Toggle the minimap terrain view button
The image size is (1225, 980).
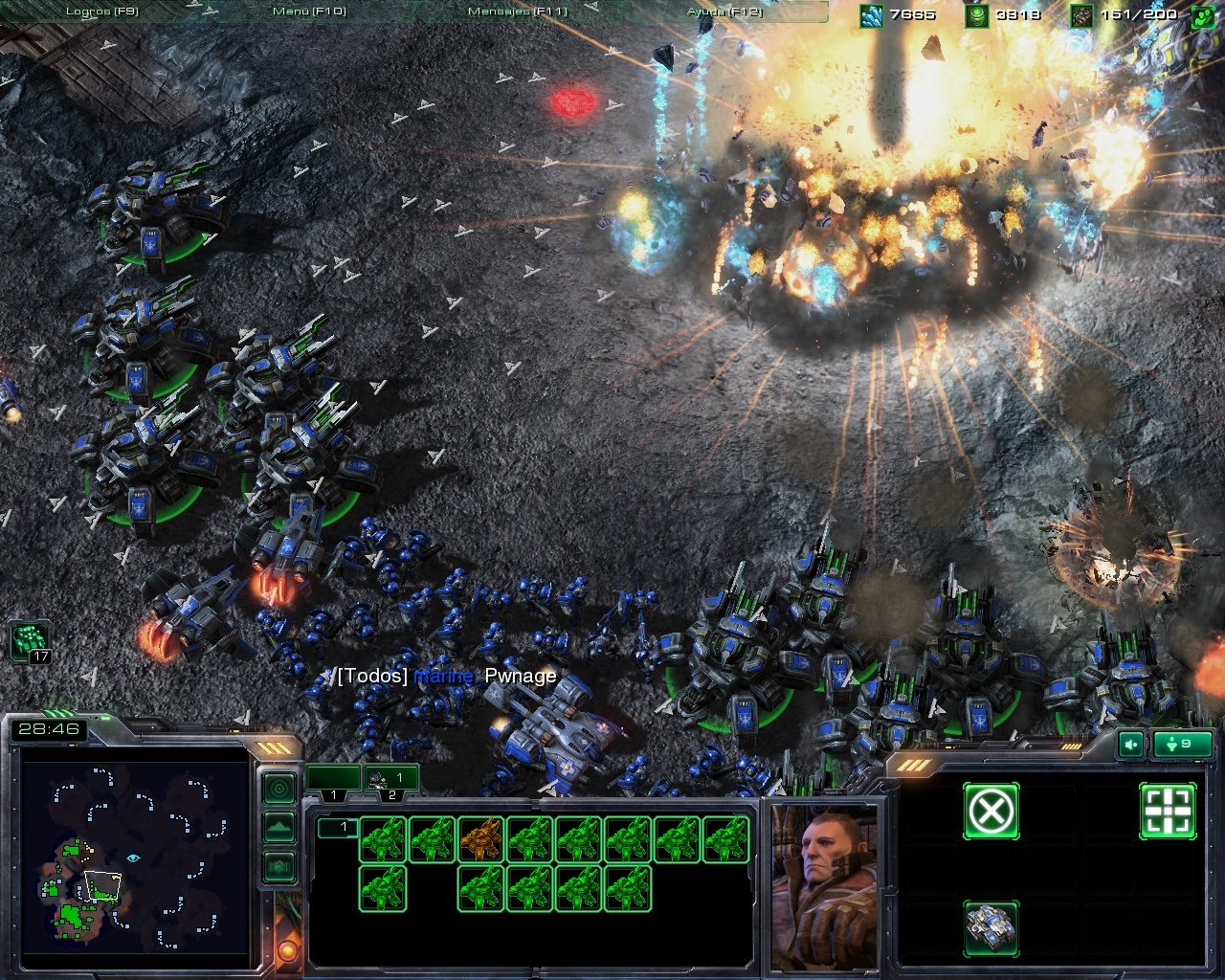(278, 827)
